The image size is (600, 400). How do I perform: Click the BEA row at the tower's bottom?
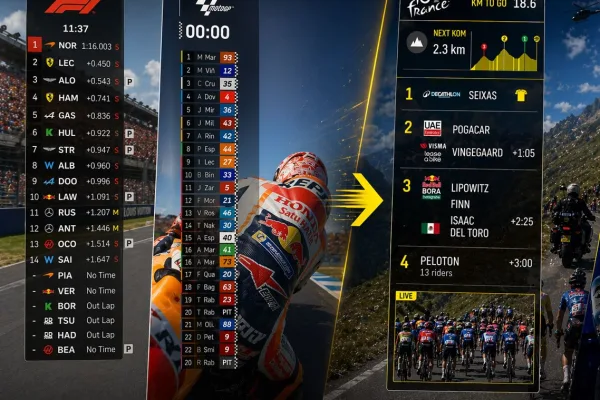coord(75,350)
